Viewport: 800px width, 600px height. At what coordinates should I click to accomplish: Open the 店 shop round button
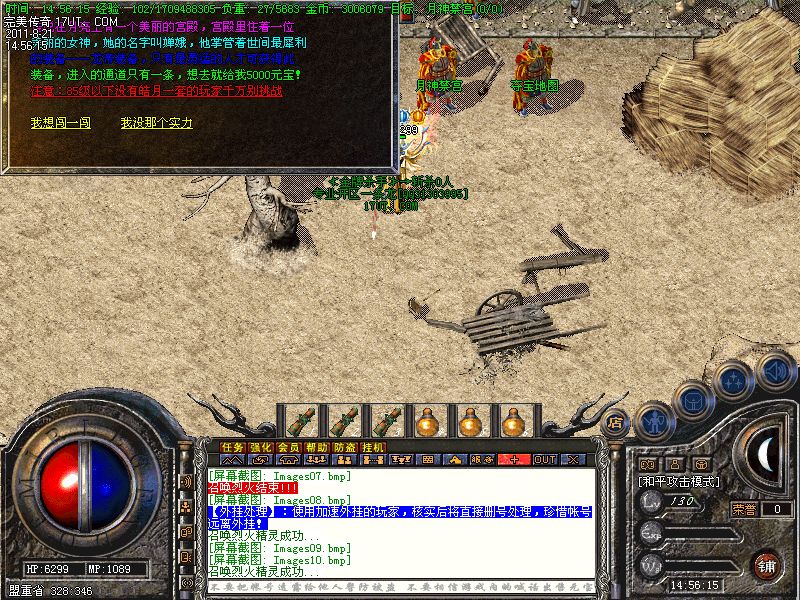click(616, 422)
